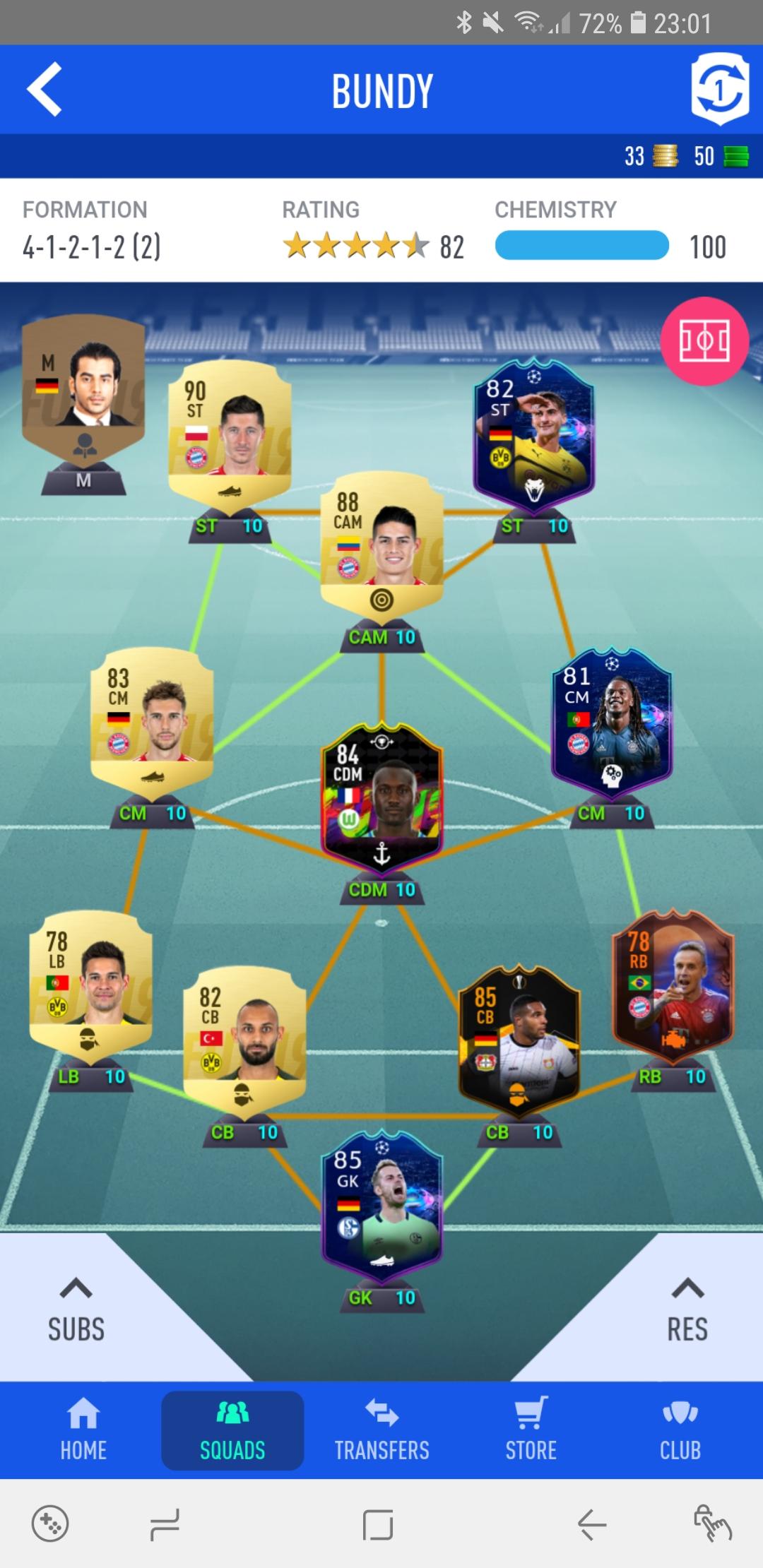Go back with the top-left arrow
This screenshot has width=763, height=1568.
(x=45, y=90)
